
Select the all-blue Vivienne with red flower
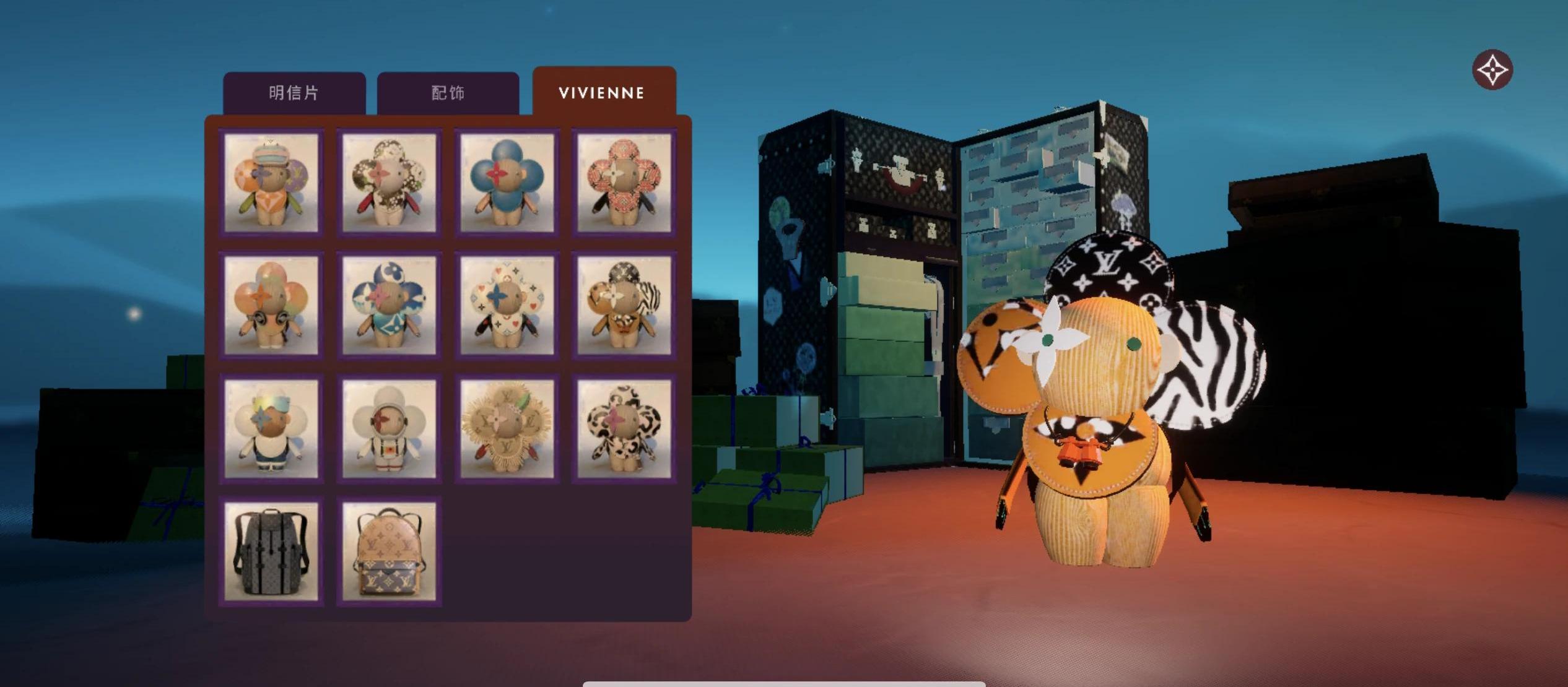(507, 183)
